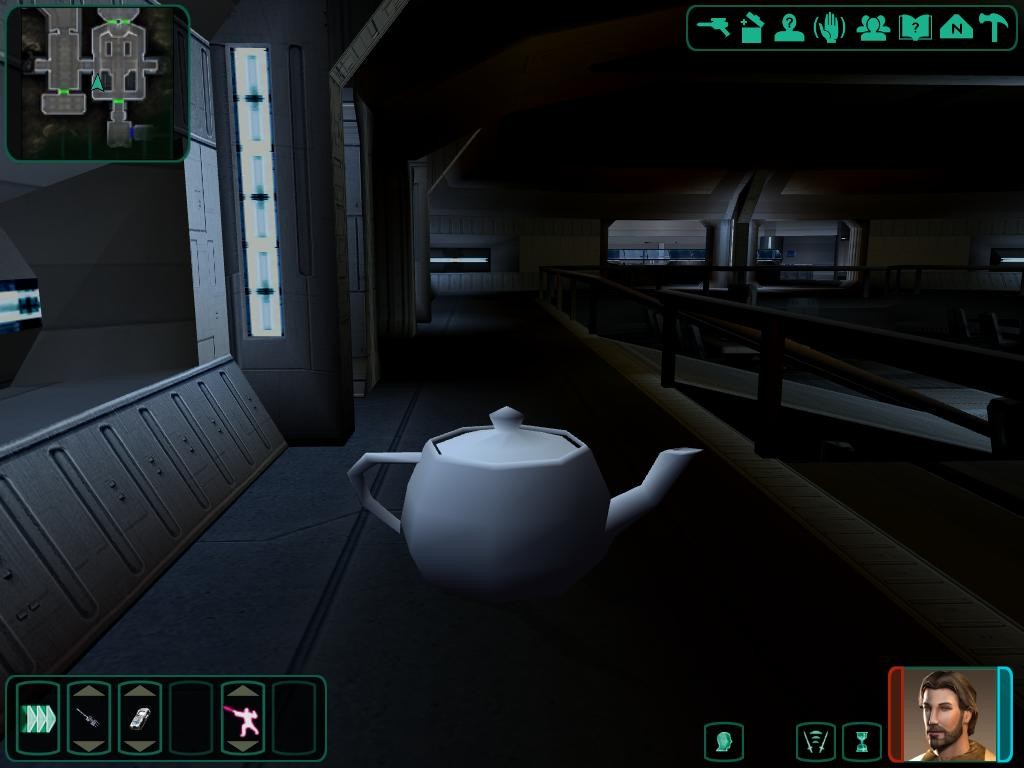Pause the game with the hourglass button
Screen dimensions: 1024x768
click(861, 742)
